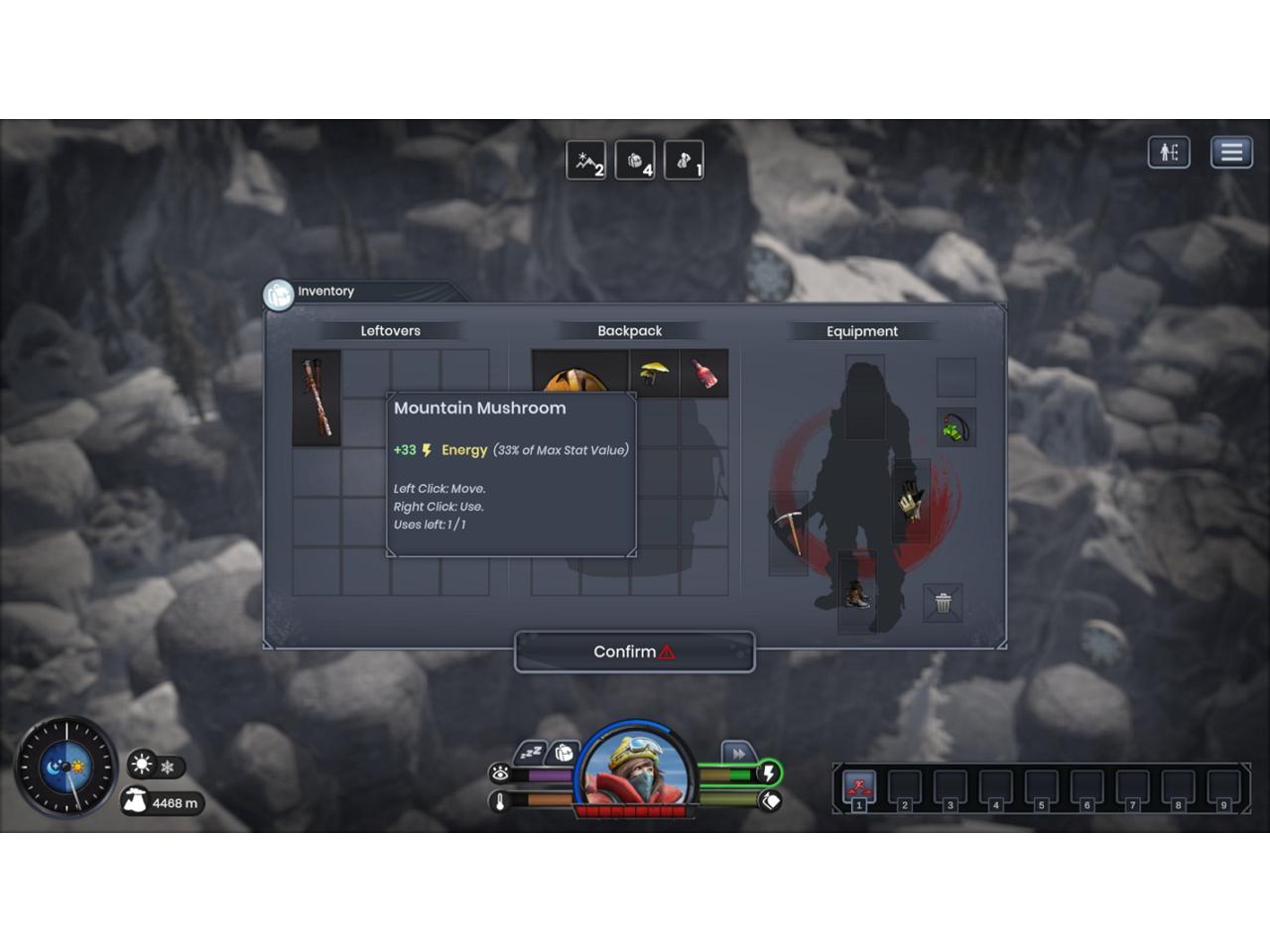Screen dimensions: 1270x952
Task: Open the character indicator showing 1
Action: [x=684, y=161]
